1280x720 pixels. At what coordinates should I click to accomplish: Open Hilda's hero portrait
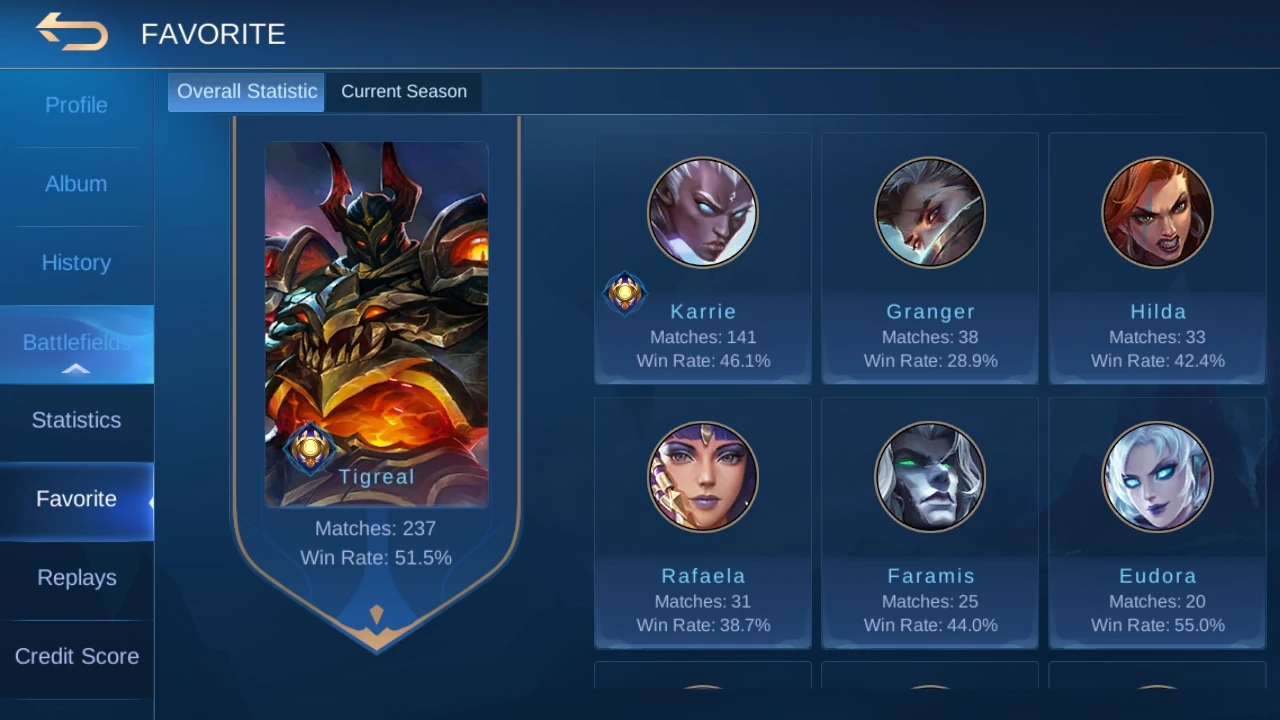pyautogui.click(x=1157, y=213)
